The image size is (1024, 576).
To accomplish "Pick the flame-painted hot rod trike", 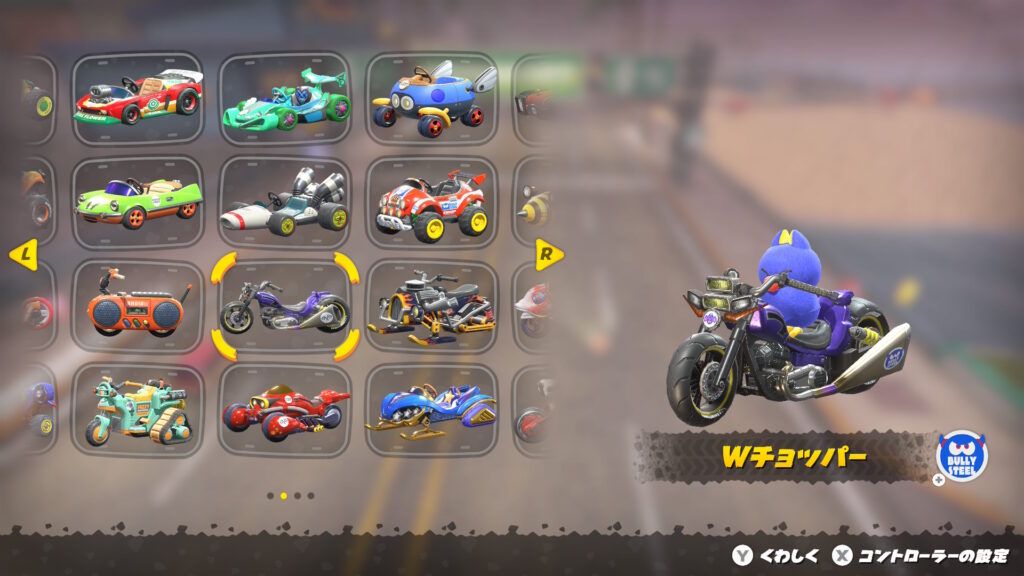I will coord(431,307).
